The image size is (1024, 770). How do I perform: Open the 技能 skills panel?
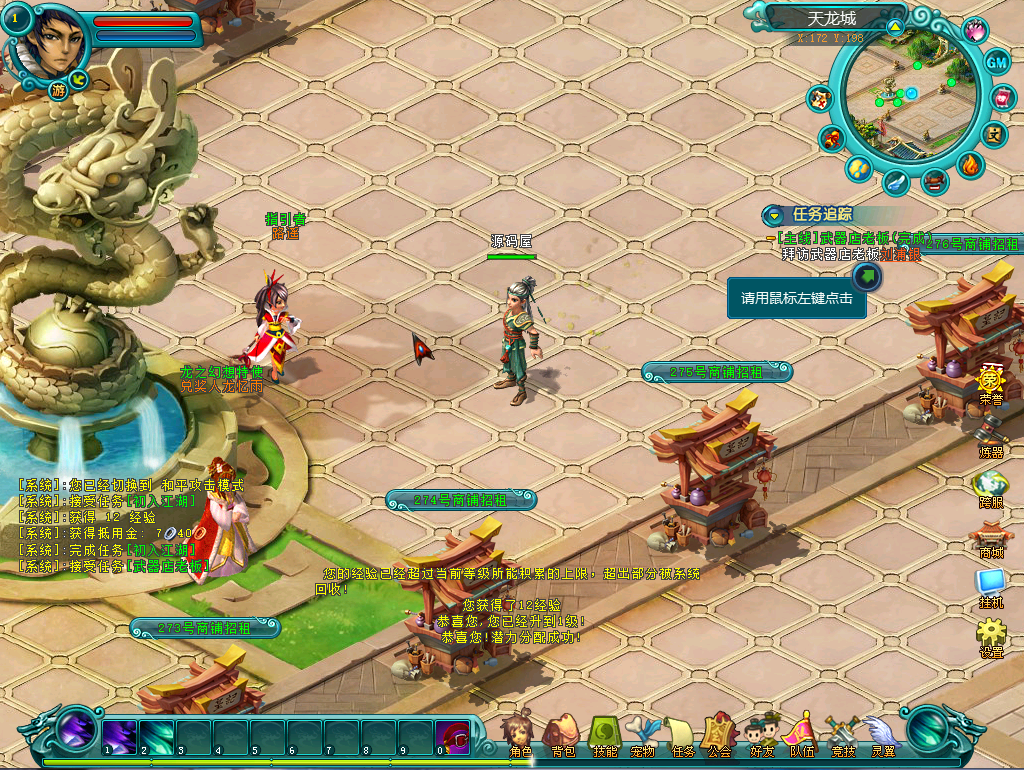coord(605,734)
